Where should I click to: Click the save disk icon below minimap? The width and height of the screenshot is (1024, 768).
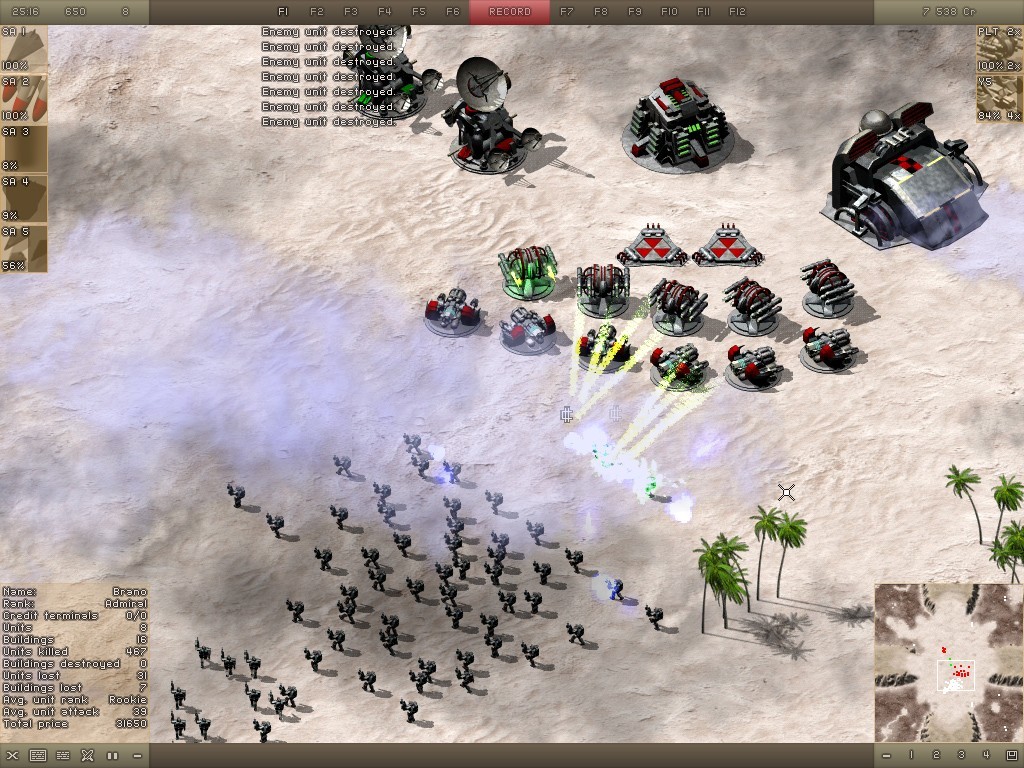coord(1011,755)
